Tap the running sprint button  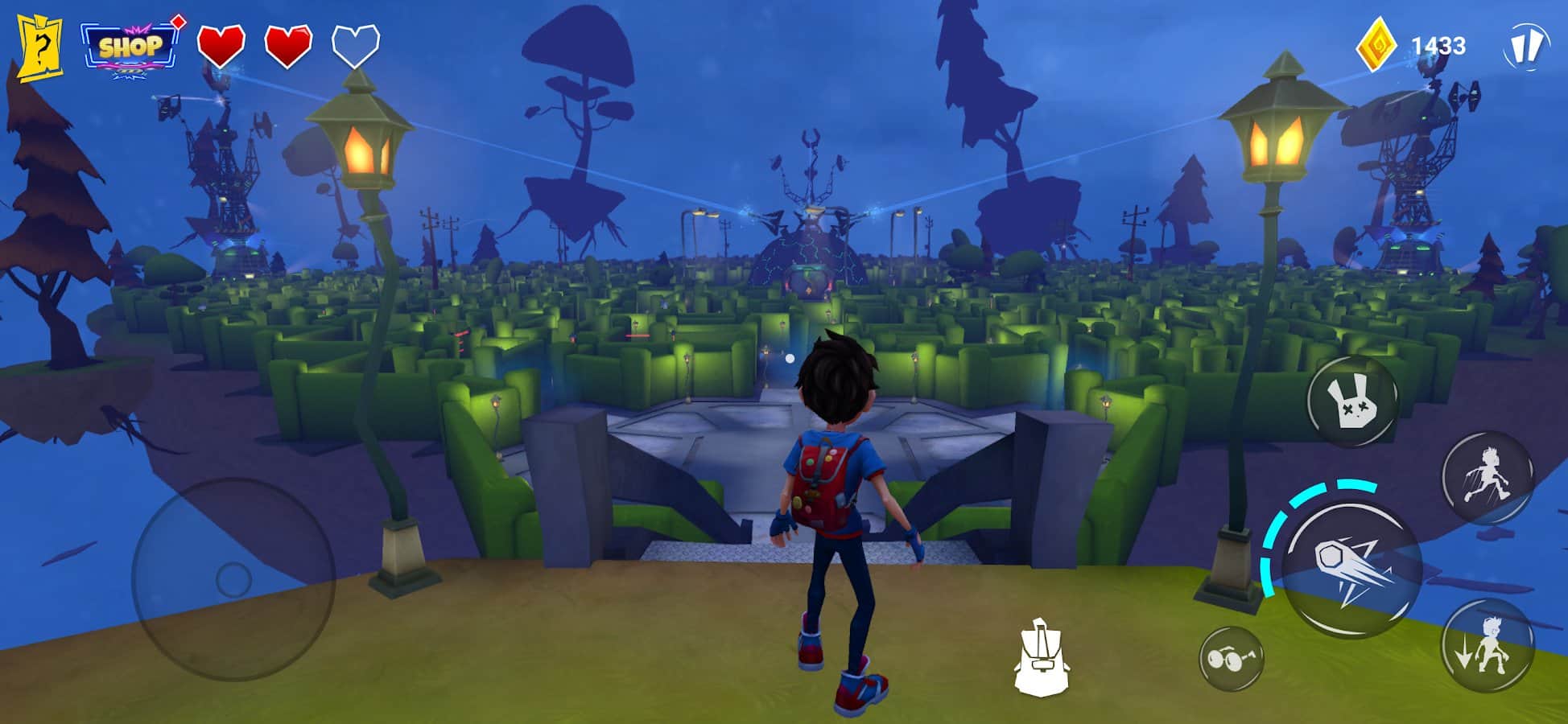tap(1488, 478)
